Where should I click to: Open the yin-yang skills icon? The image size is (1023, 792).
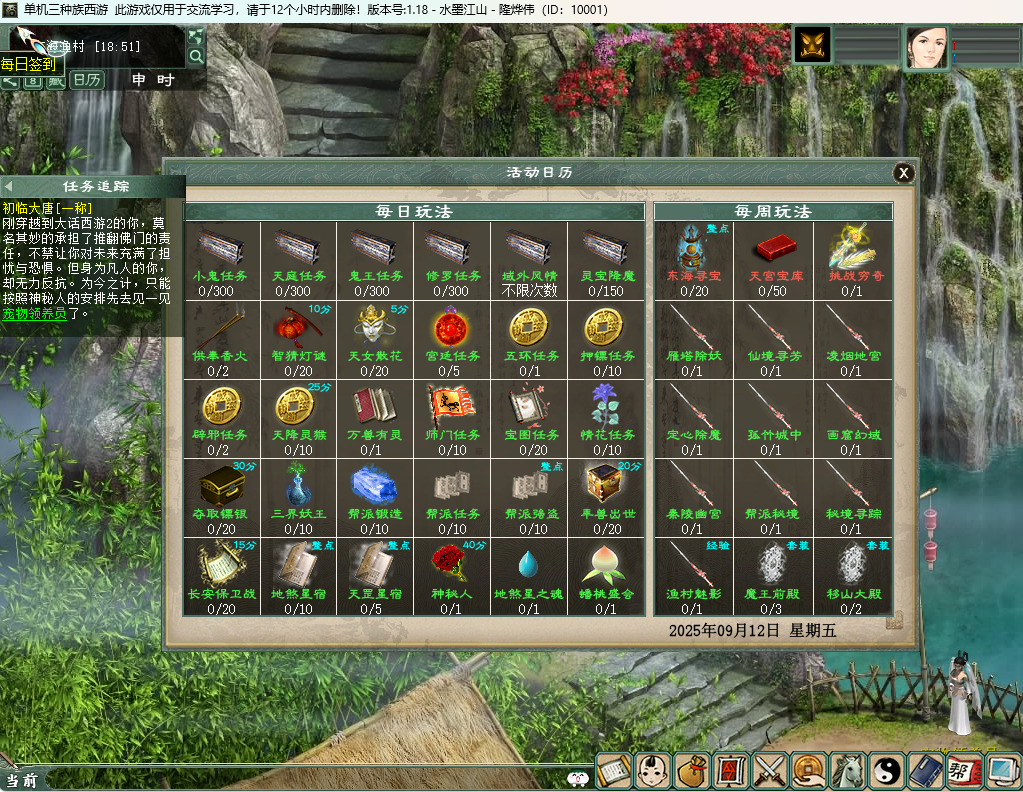click(887, 771)
